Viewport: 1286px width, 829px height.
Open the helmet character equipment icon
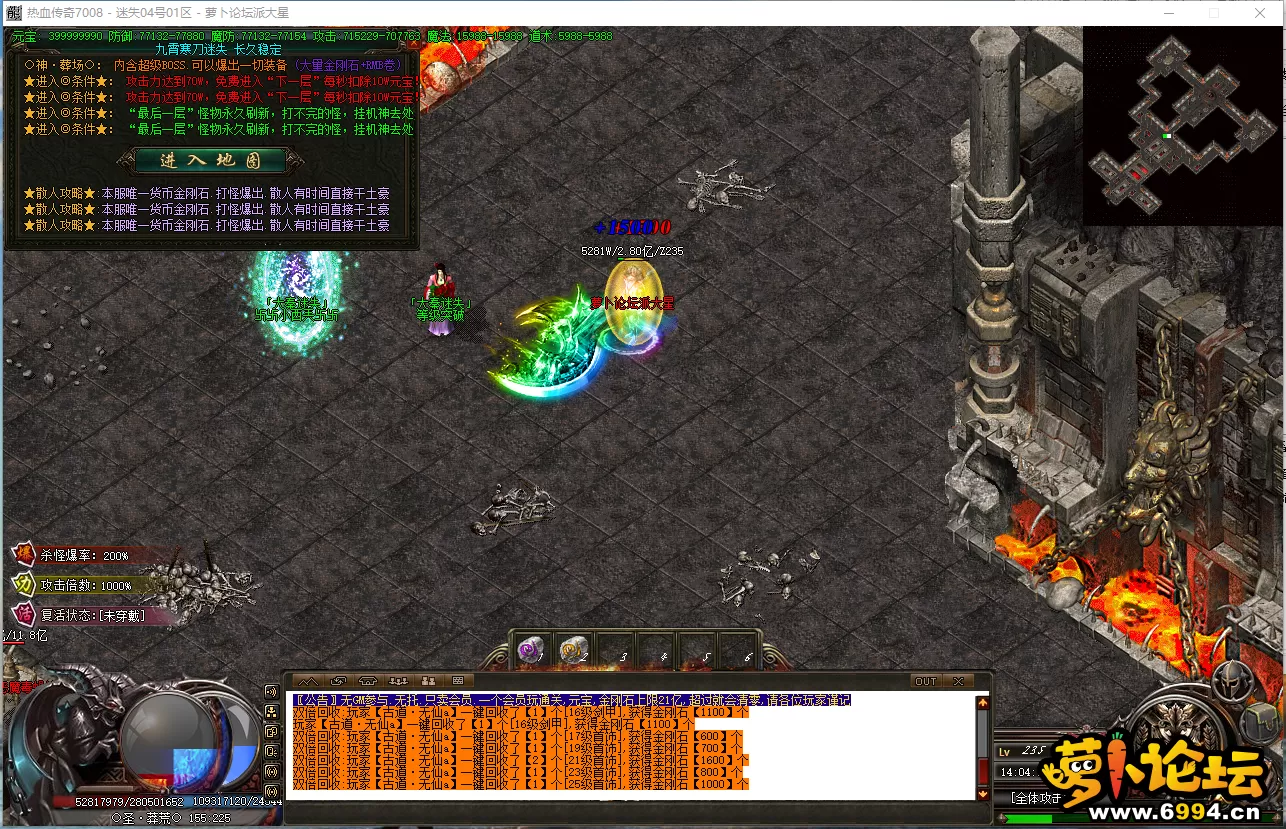coord(1232,682)
